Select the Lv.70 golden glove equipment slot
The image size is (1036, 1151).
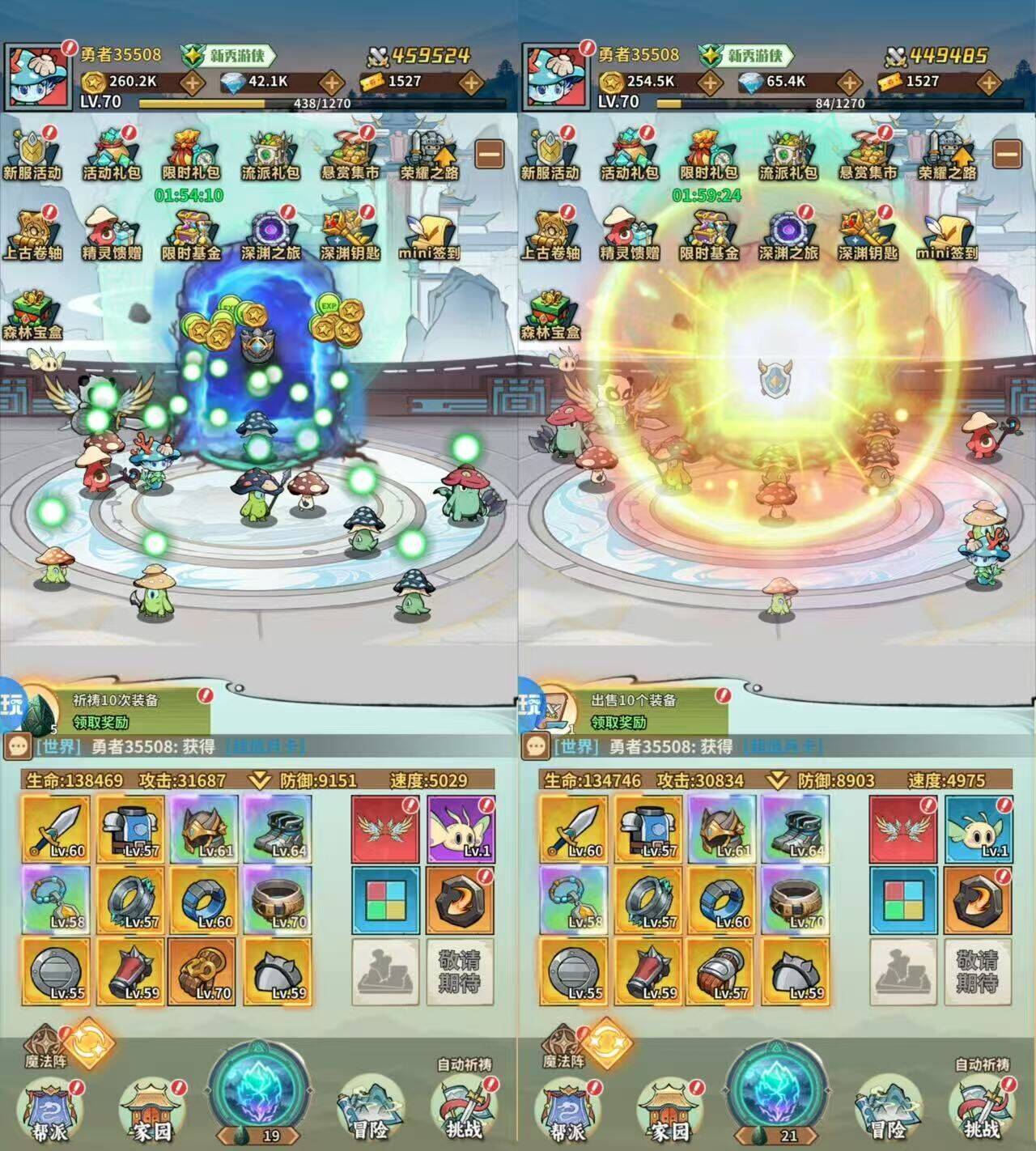[x=204, y=971]
